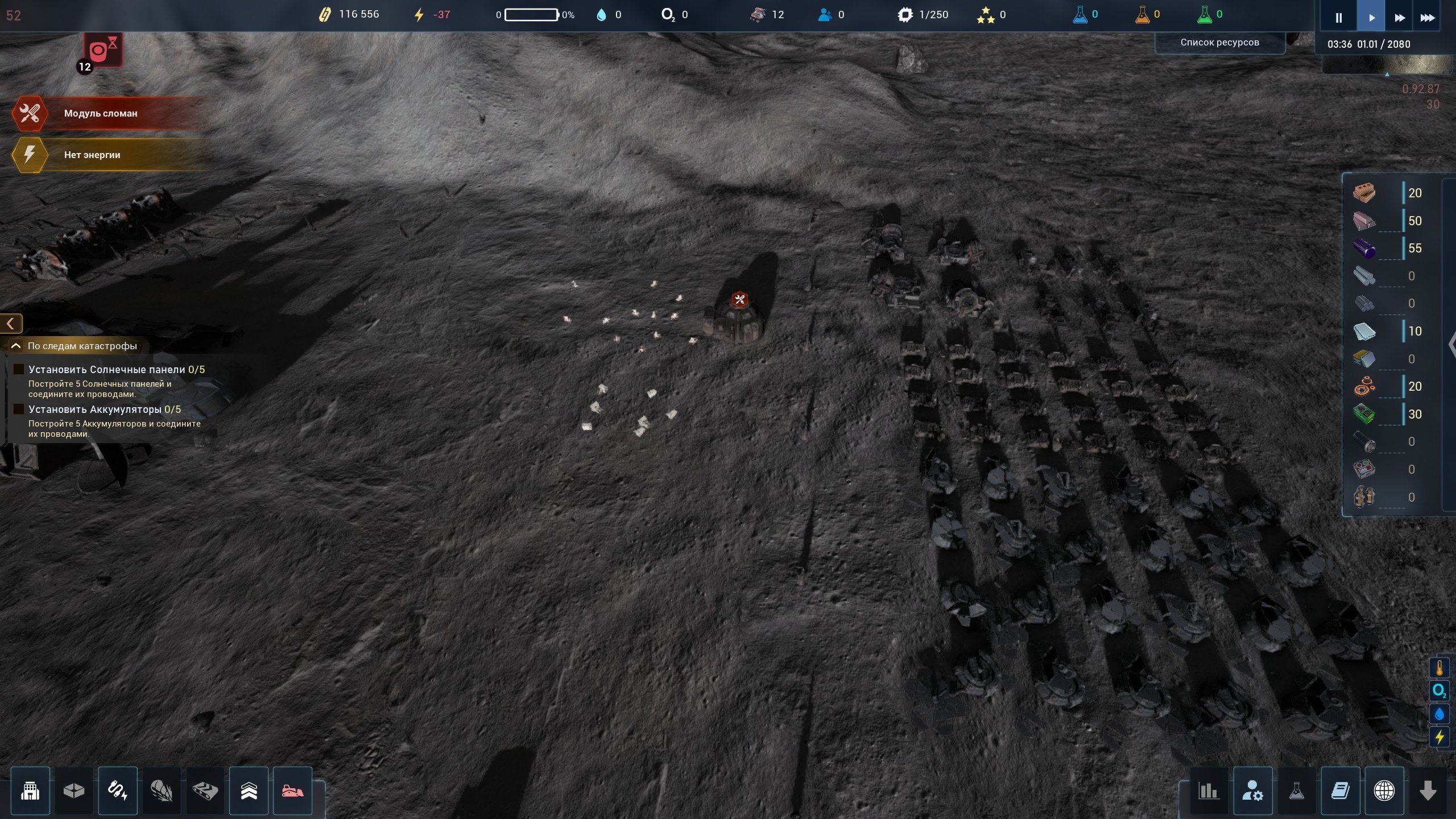The height and width of the screenshot is (819, 1456).
Task: Open the globe map view
Action: pos(1384,791)
